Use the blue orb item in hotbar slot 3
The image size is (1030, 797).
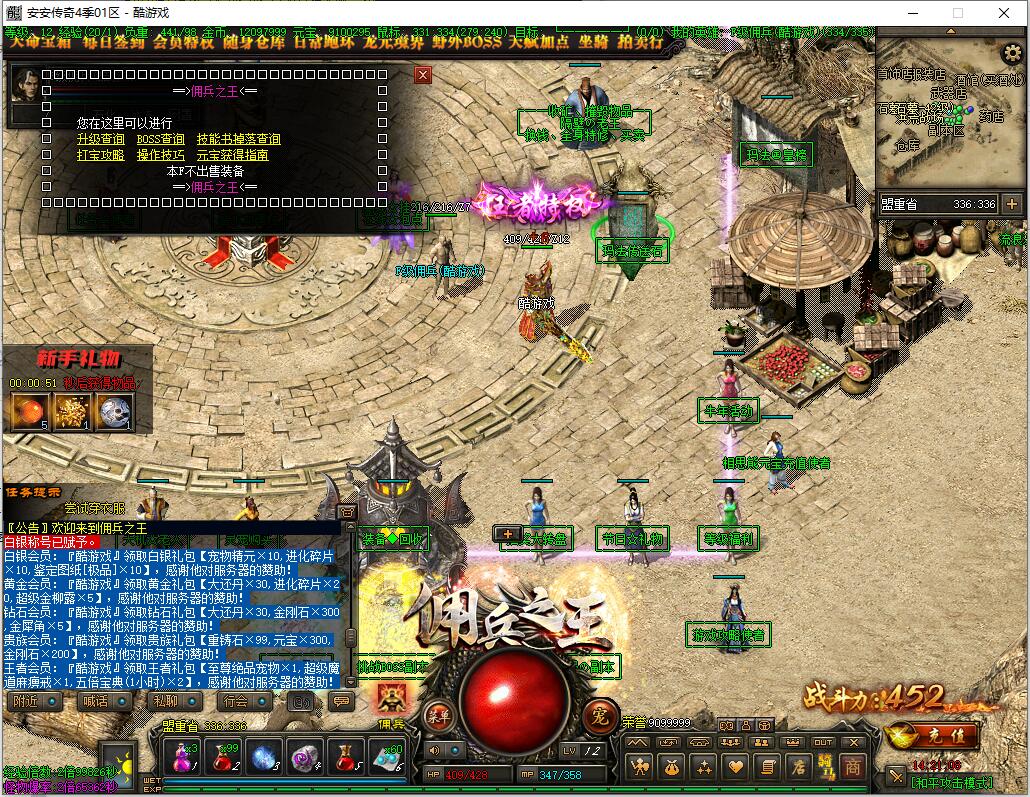[265, 757]
